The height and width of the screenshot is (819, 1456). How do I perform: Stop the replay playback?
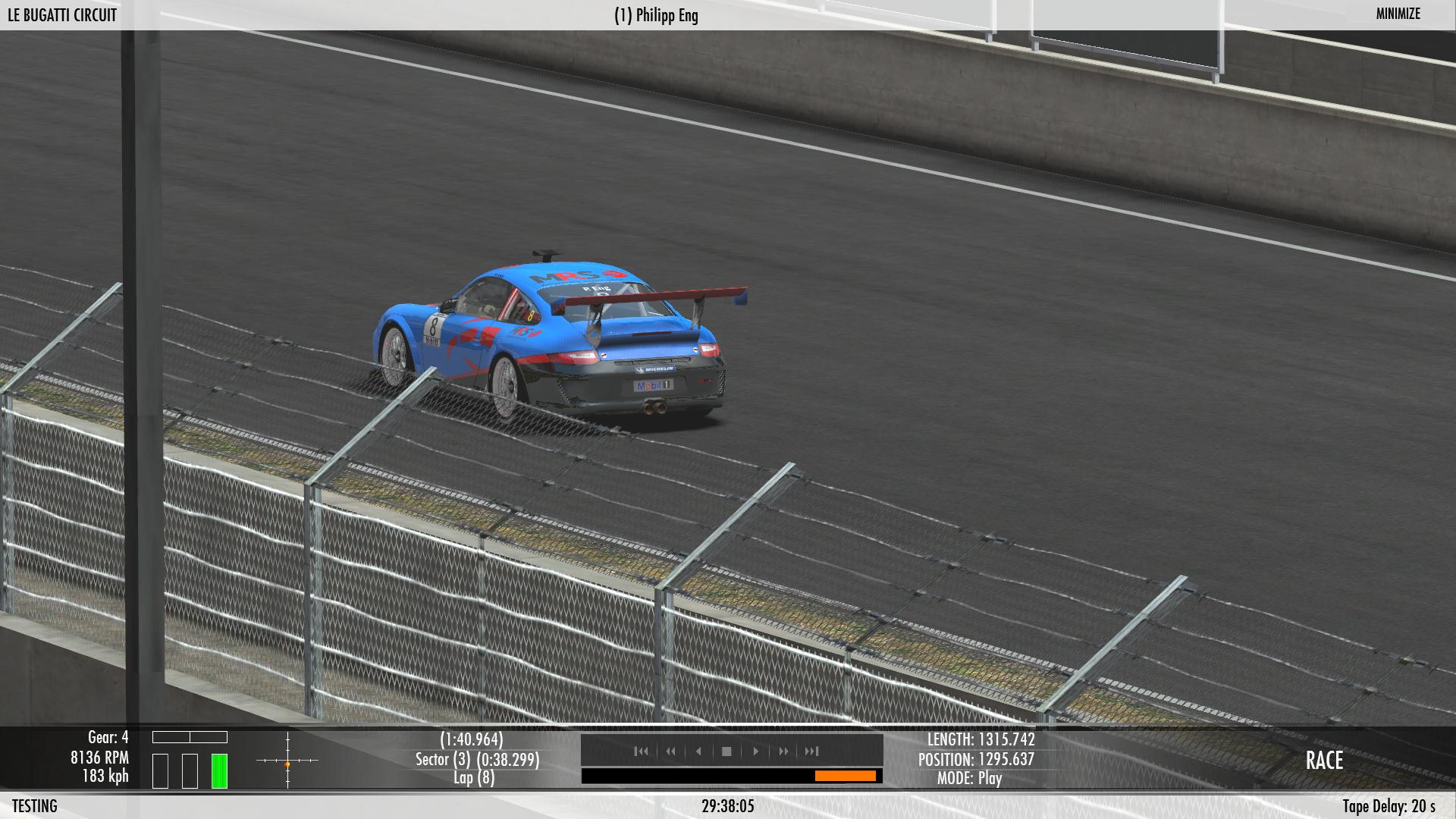(x=726, y=751)
